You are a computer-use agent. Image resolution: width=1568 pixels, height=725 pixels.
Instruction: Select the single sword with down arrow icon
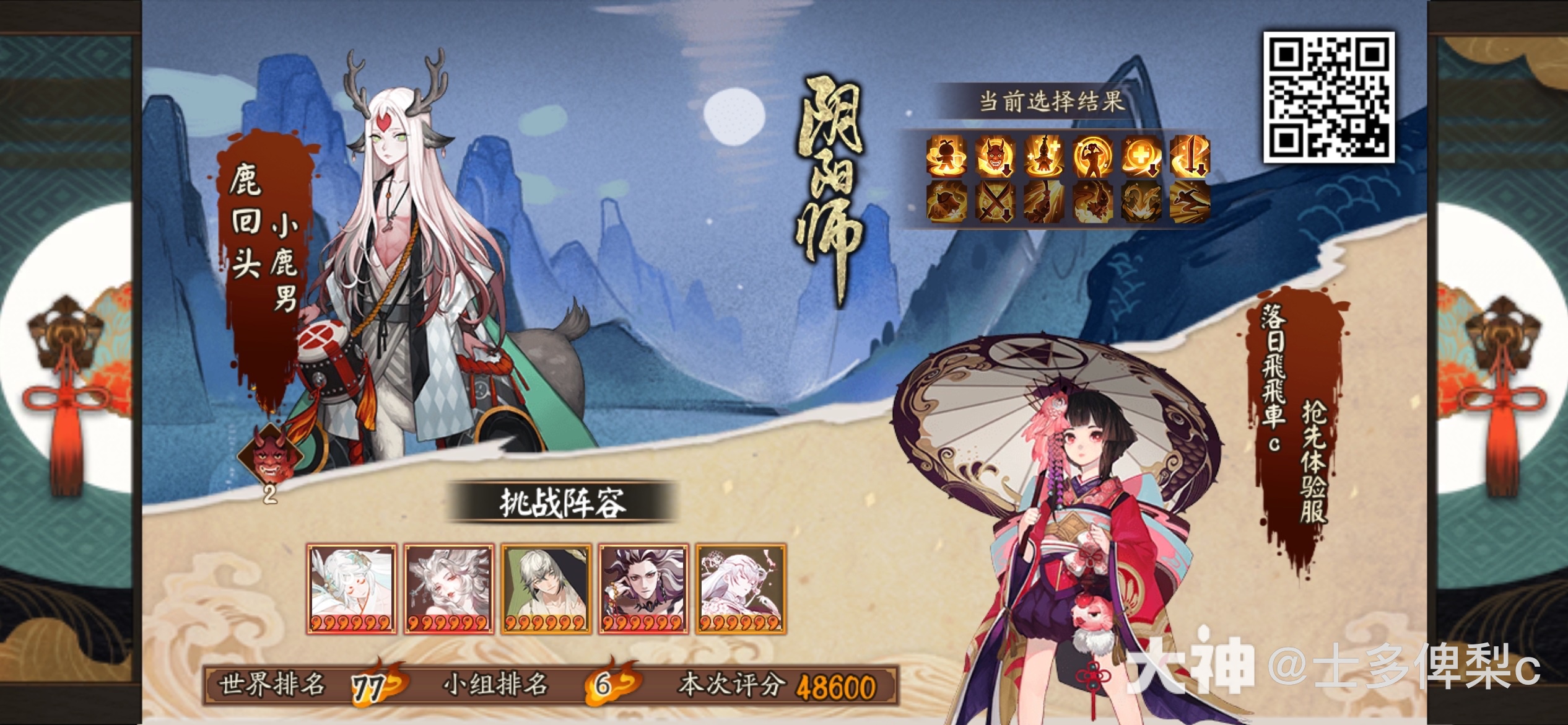(x=1190, y=156)
